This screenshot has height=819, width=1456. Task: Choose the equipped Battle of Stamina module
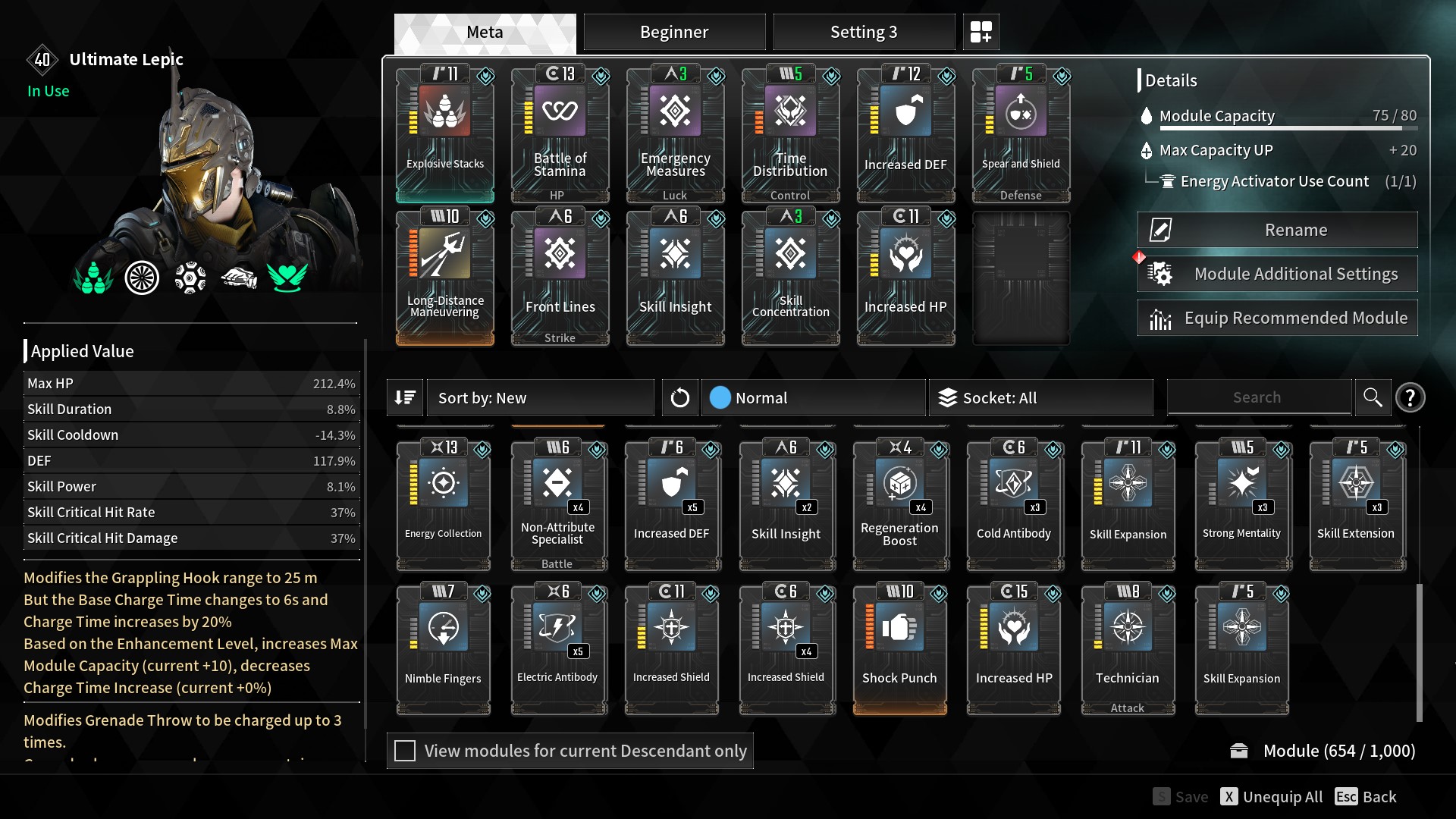560,133
